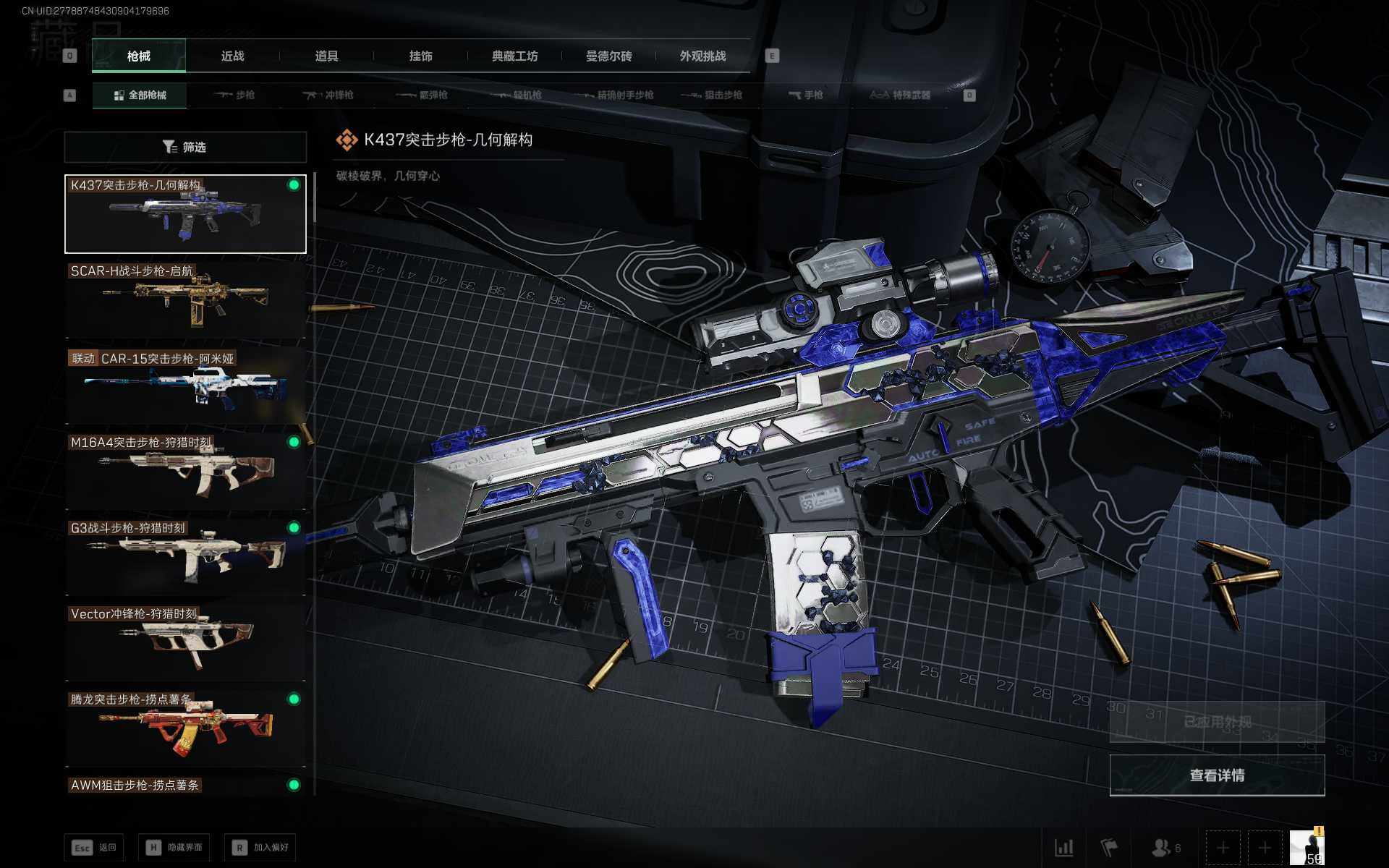Image resolution: width=1389 pixels, height=868 pixels.
Task: Click the 查看详情 view details button
Action: coord(1217,775)
